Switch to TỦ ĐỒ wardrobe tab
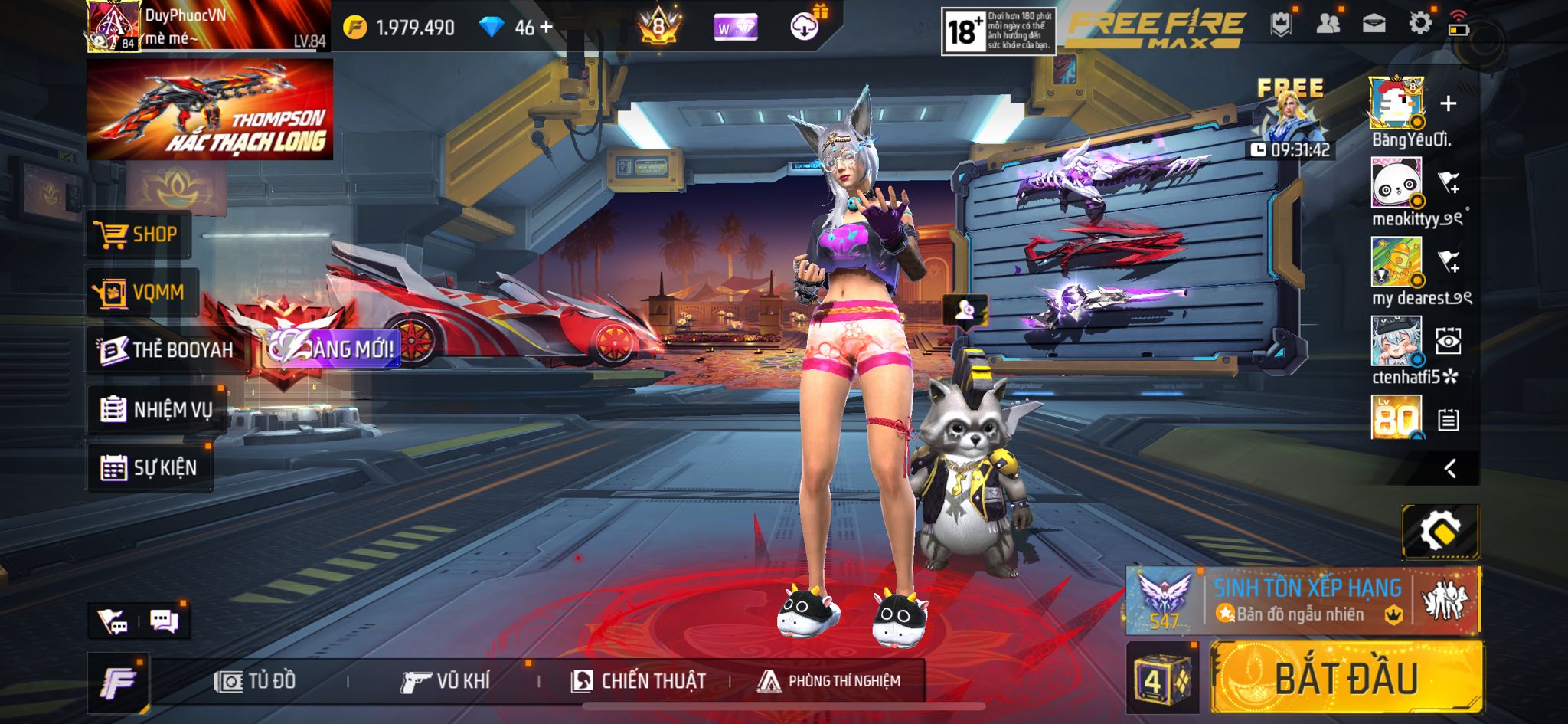1568x724 pixels. pos(256,681)
